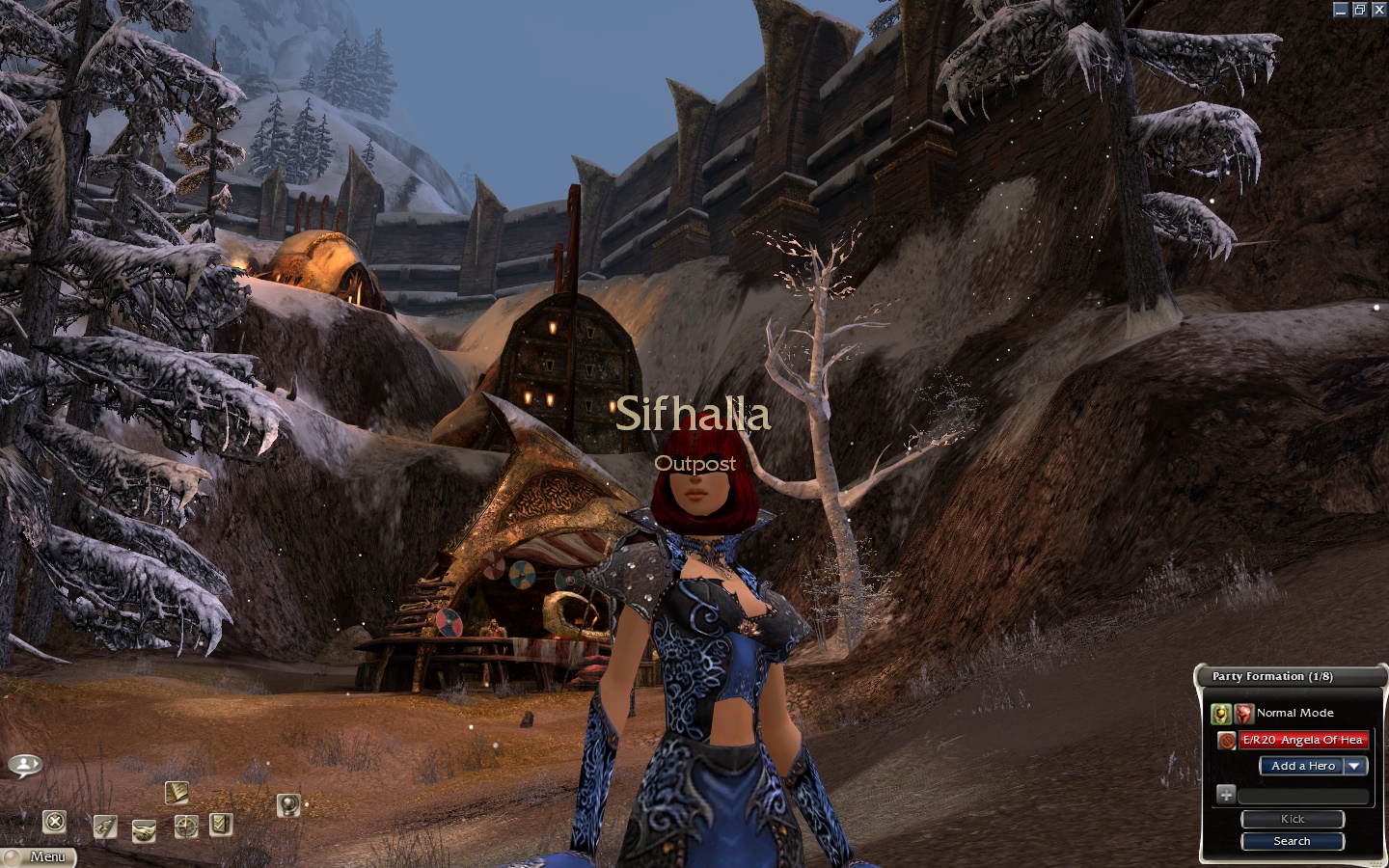This screenshot has width=1389, height=868.
Task: Open party Search
Action: (x=1292, y=841)
